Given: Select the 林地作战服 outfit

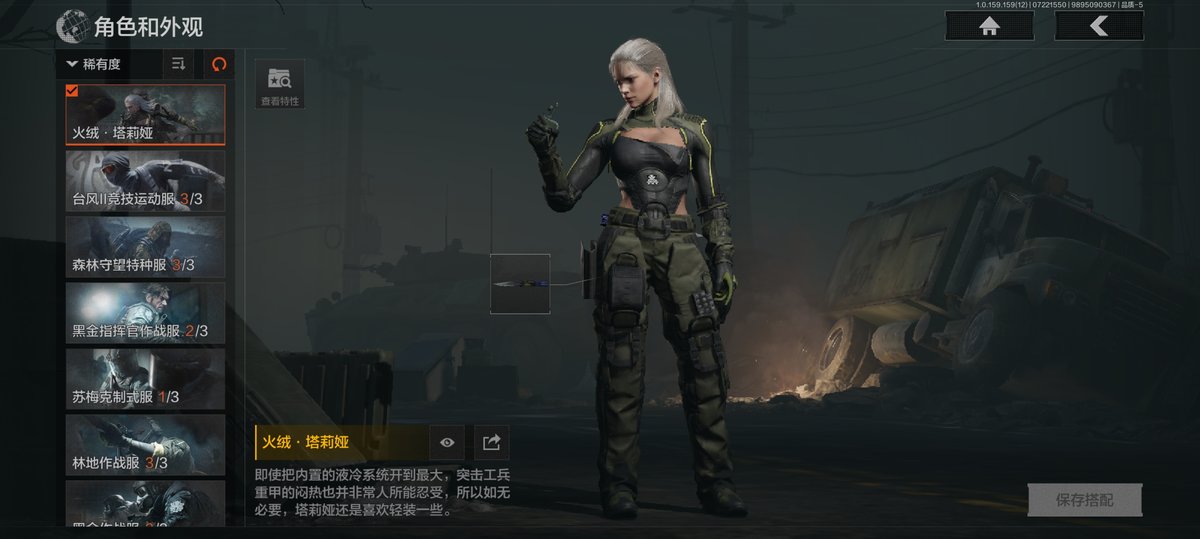Looking at the screenshot, I should (x=146, y=445).
